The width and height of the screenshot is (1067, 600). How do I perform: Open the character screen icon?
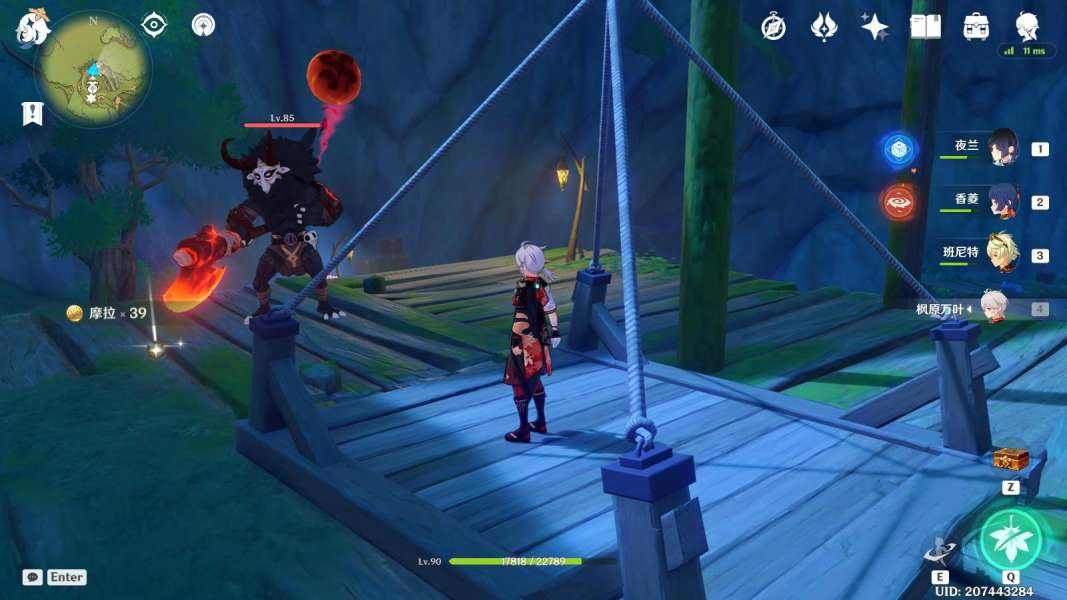coord(1027,25)
